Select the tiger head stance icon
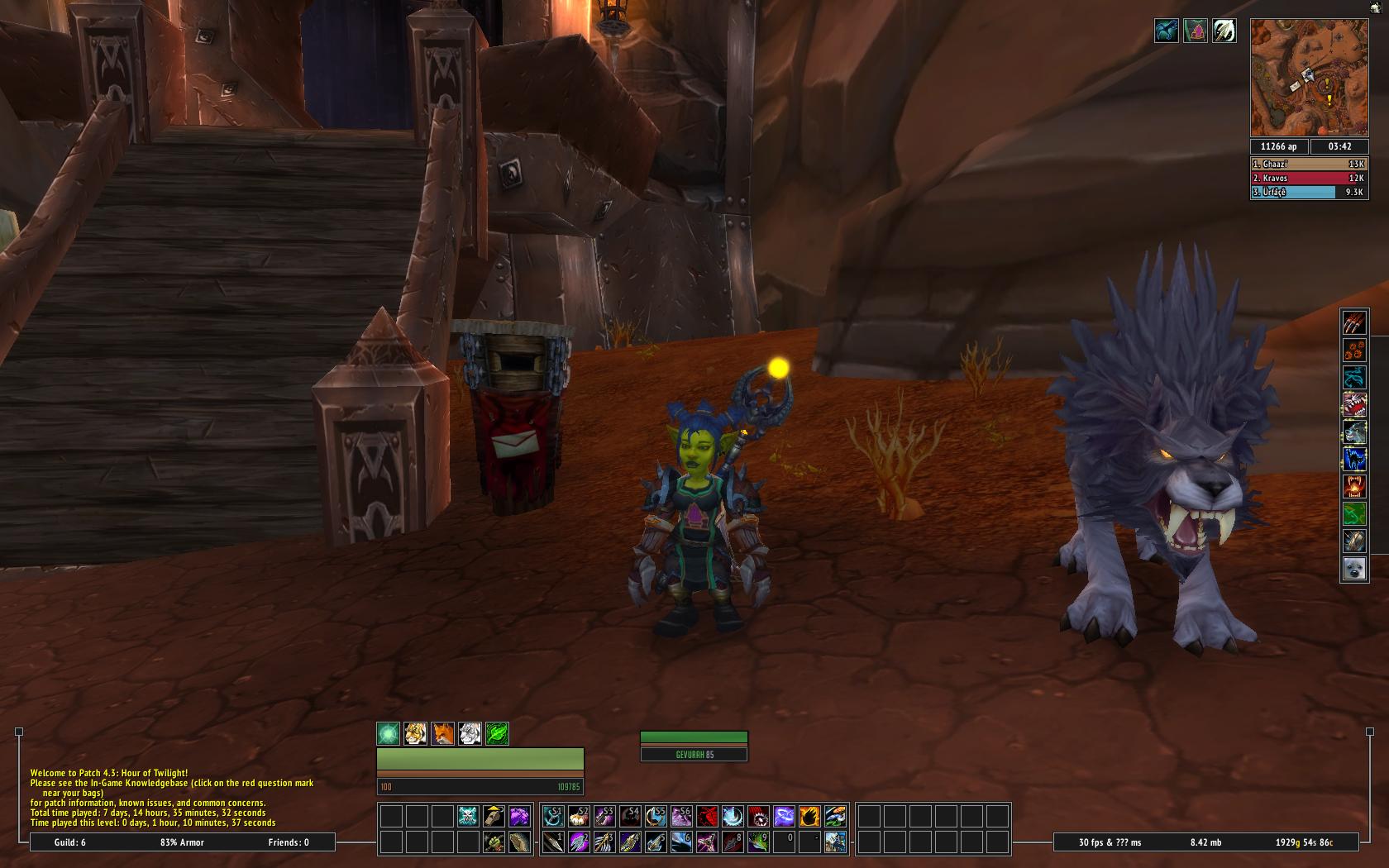 (x=415, y=733)
